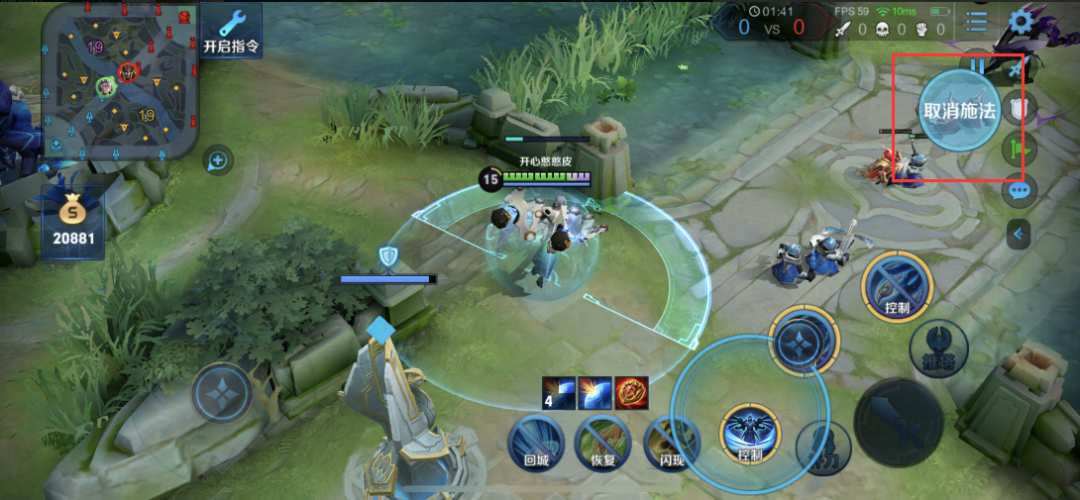Show the scoreboard list icon
The image size is (1080, 500).
click(976, 21)
